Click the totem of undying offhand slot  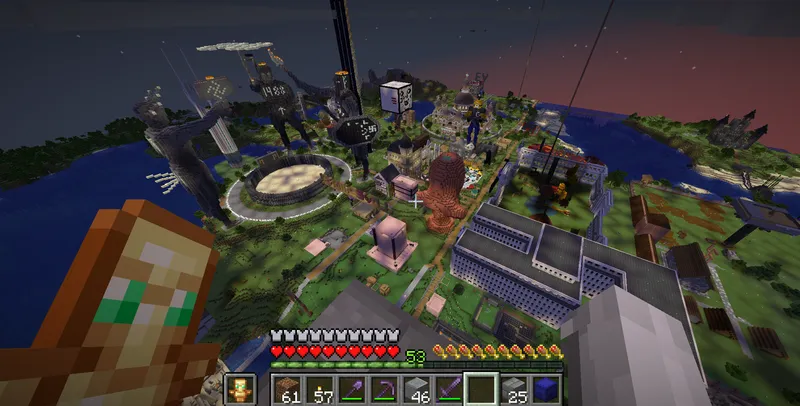pos(240,389)
